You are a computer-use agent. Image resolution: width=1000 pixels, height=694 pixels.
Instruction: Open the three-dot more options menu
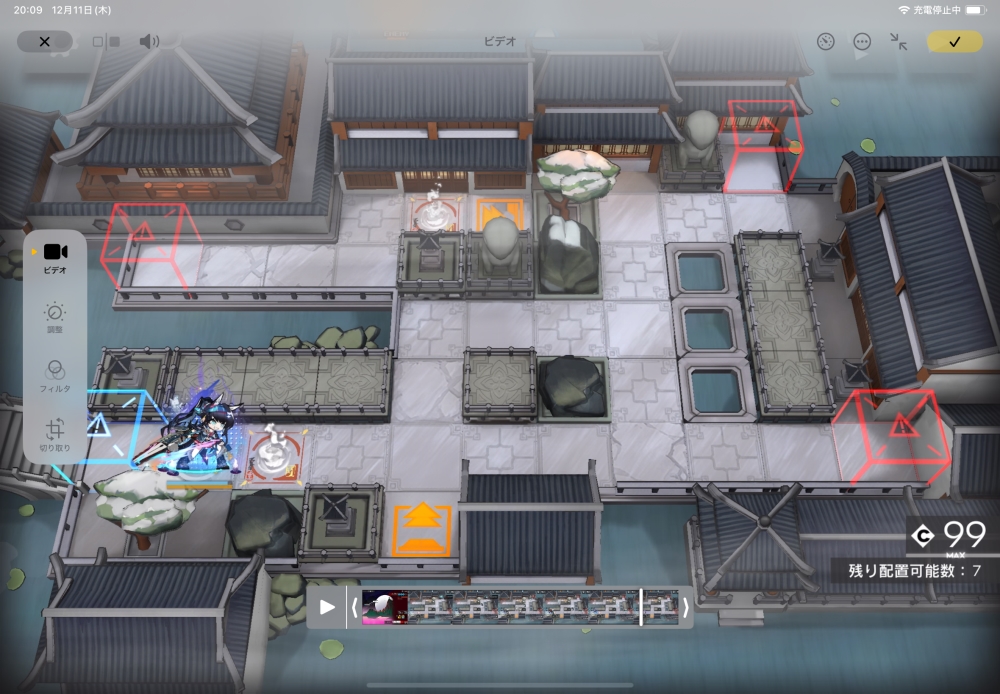pos(862,42)
